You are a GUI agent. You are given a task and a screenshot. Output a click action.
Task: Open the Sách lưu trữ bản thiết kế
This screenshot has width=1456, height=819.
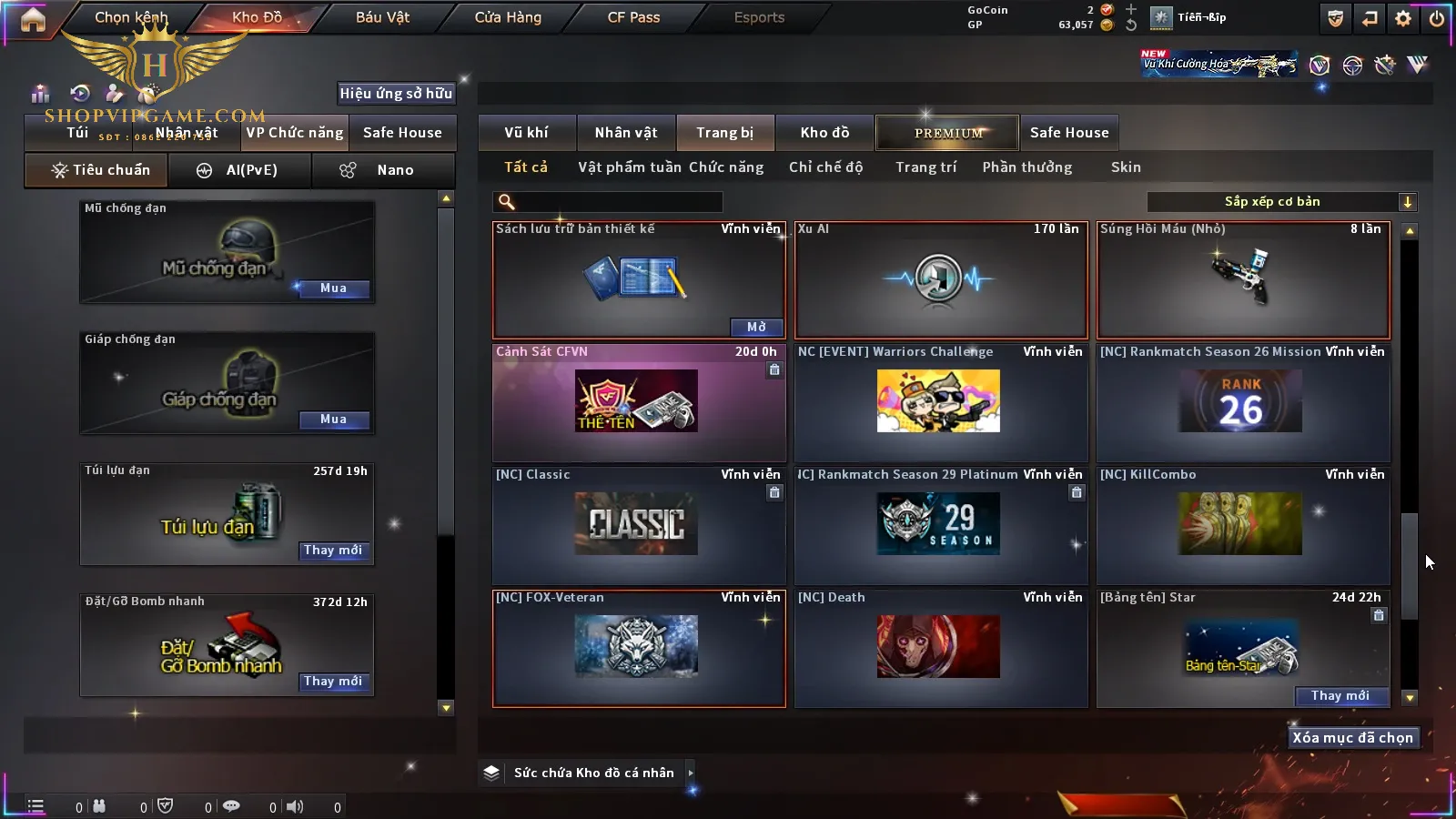pos(756,327)
